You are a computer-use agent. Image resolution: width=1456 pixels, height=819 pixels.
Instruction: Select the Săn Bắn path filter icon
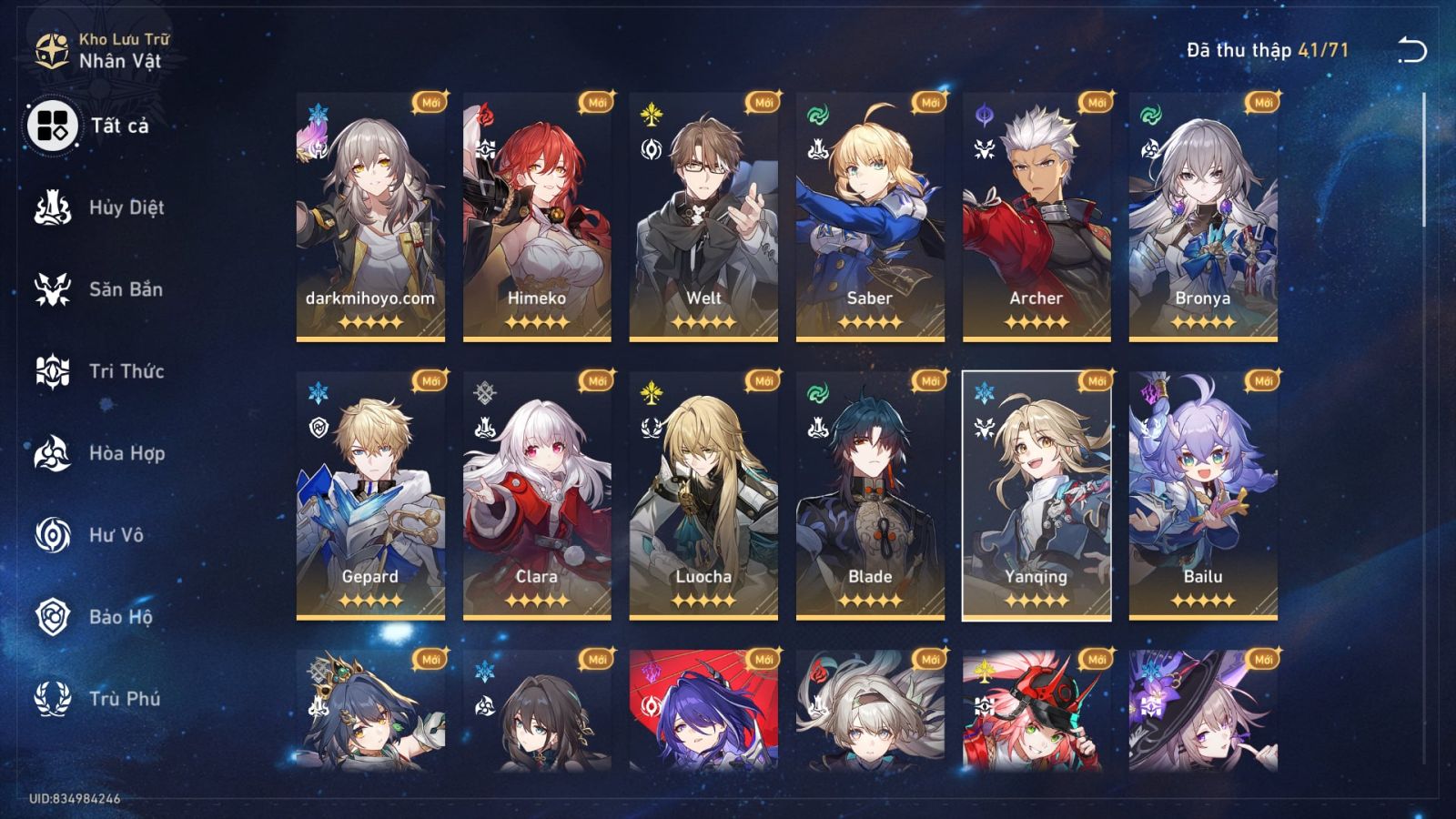(55, 289)
